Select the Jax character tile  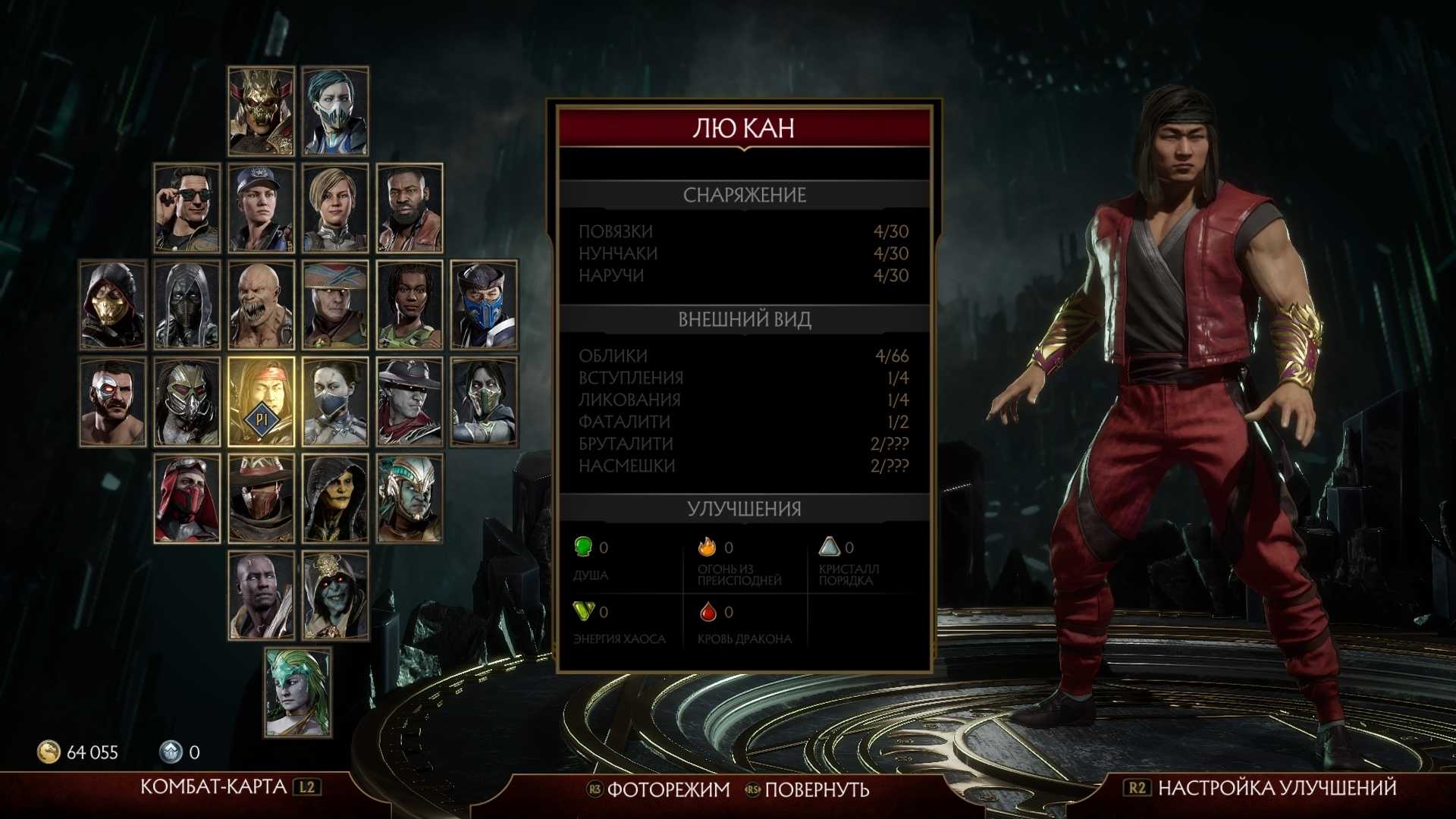[409, 208]
